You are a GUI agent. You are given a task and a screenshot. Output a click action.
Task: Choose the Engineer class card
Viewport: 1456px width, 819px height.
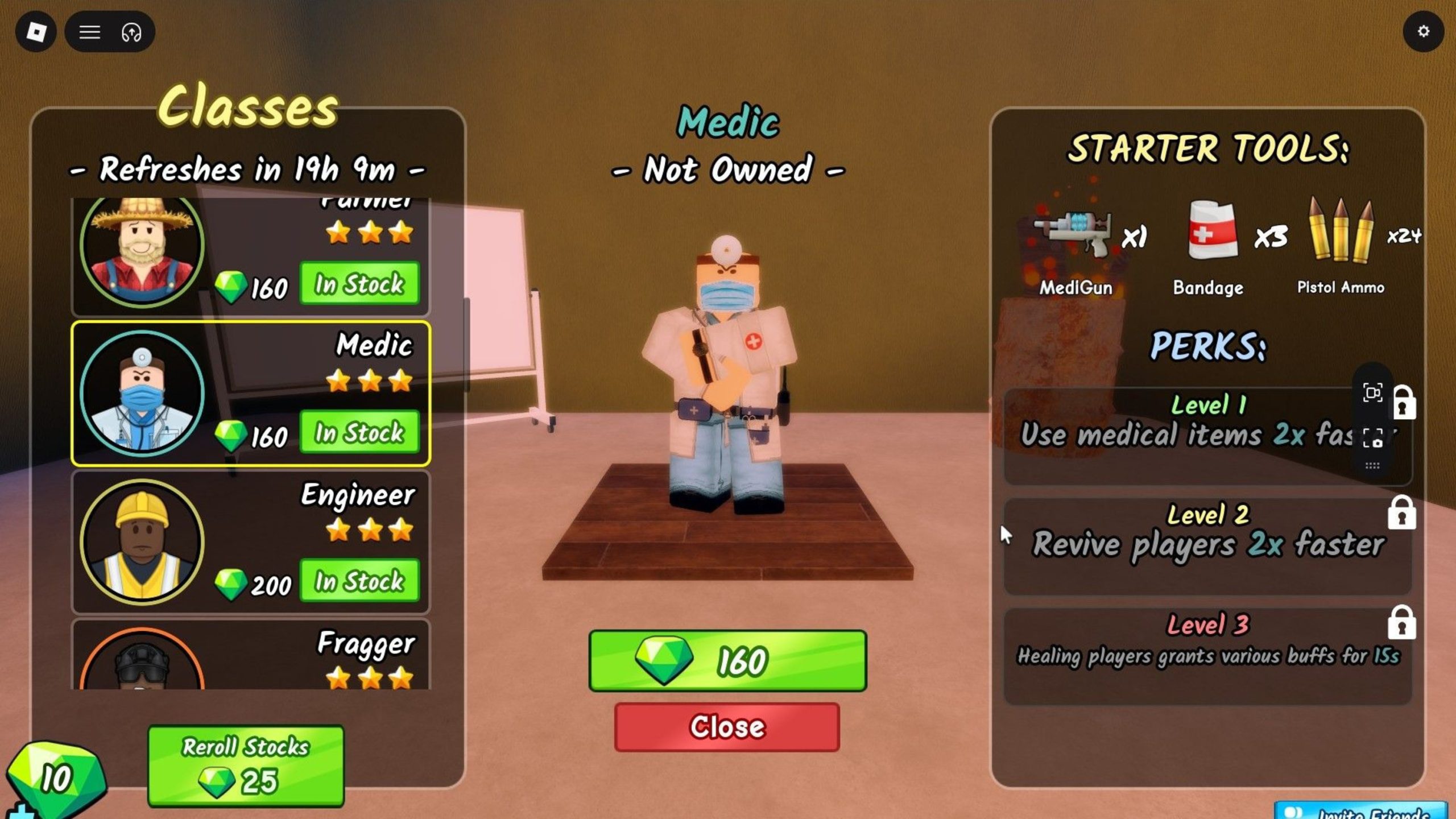click(x=250, y=542)
